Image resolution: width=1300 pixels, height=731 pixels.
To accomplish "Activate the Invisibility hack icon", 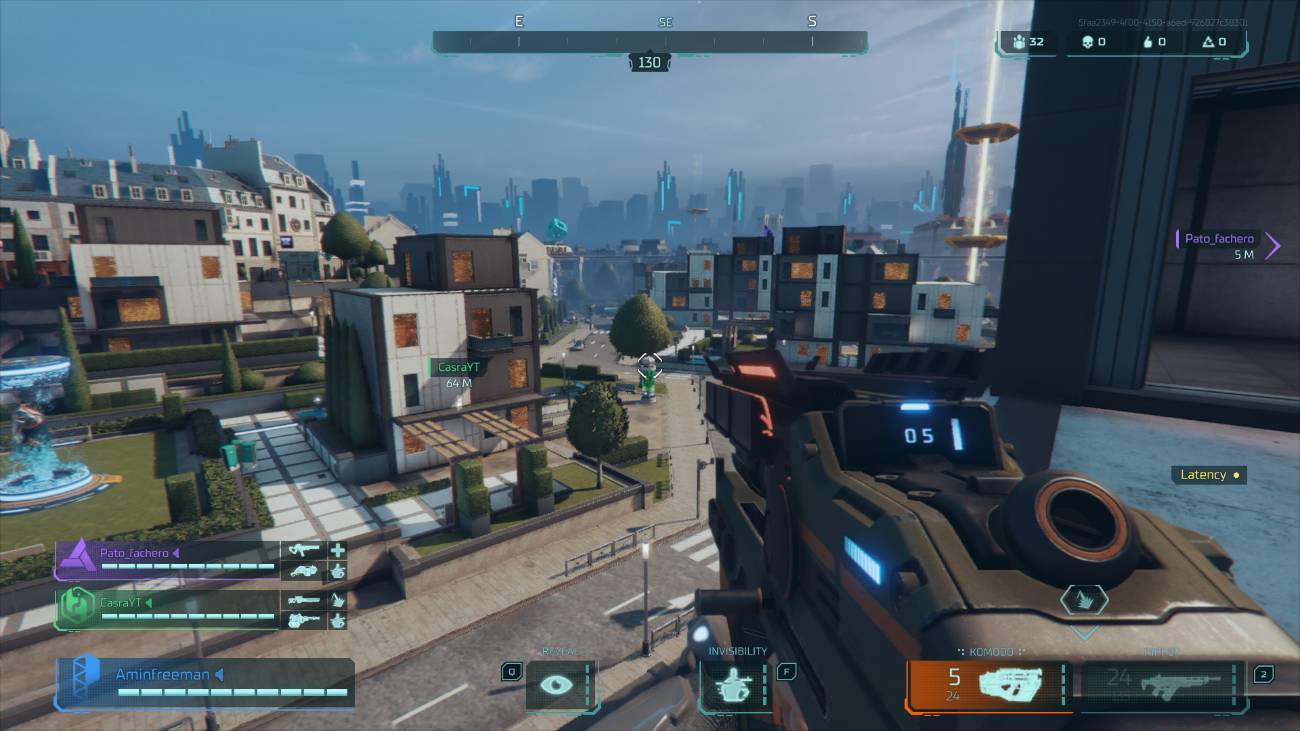I will [734, 686].
